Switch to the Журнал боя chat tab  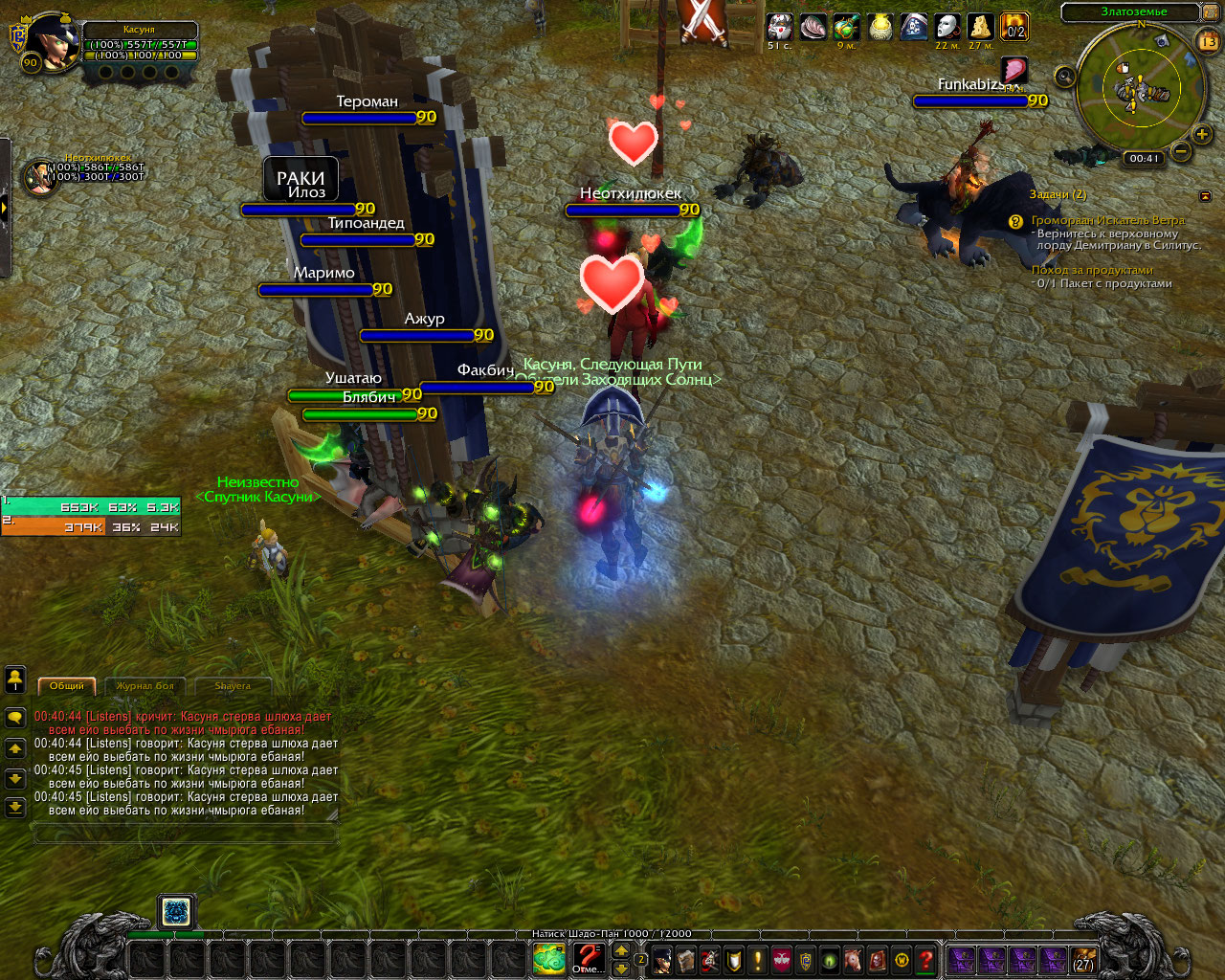click(x=145, y=685)
